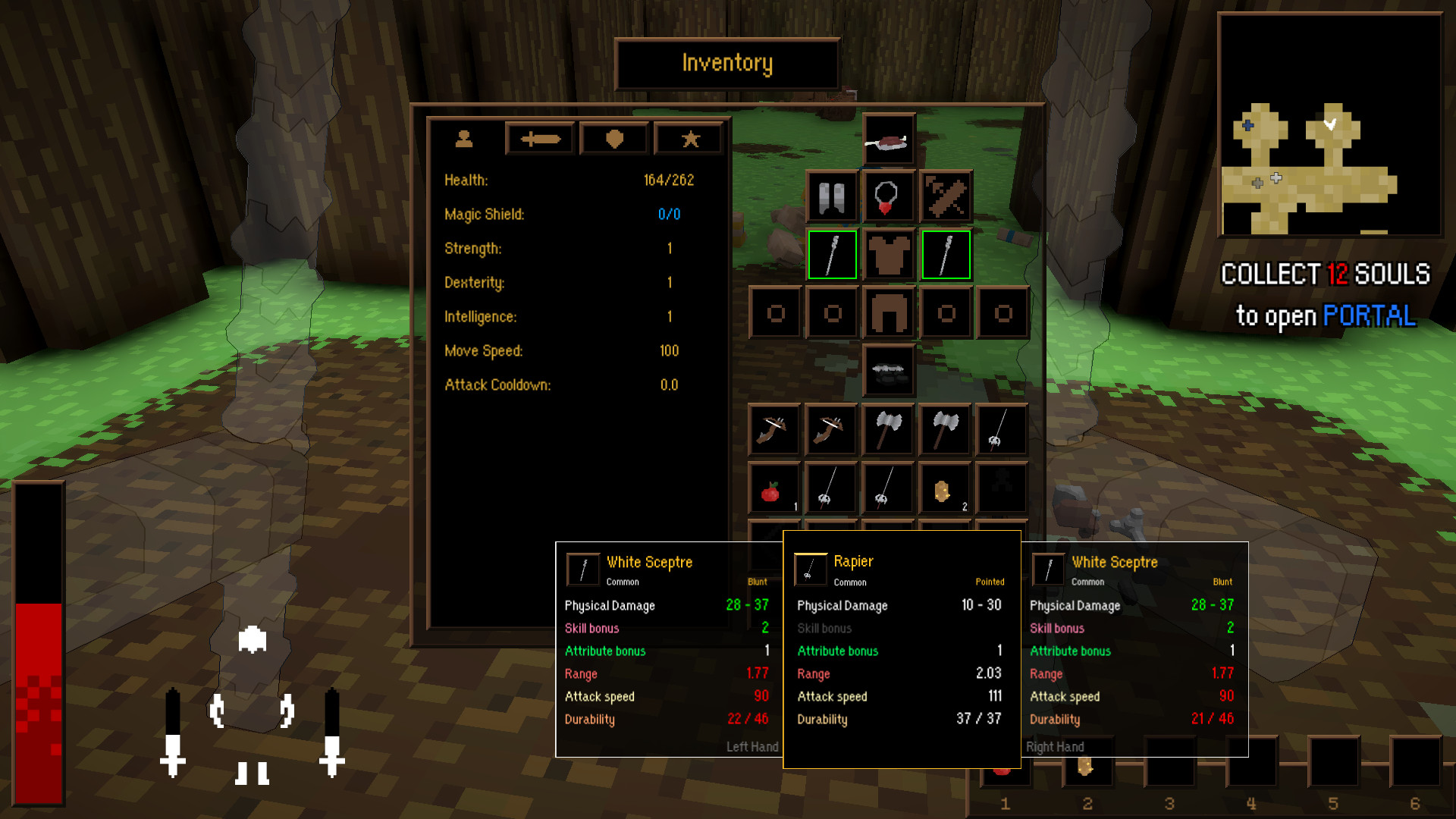Open the star skills tab
1456x819 pixels.
tap(689, 139)
